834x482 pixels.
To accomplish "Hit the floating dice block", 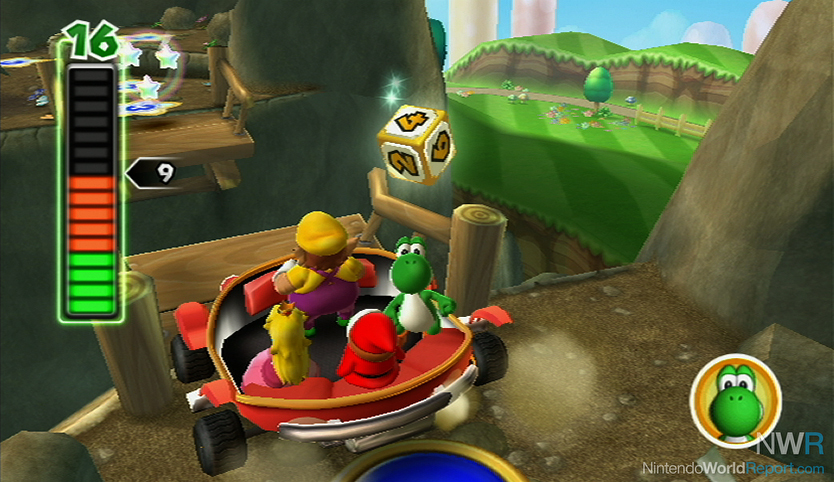I will 415,143.
